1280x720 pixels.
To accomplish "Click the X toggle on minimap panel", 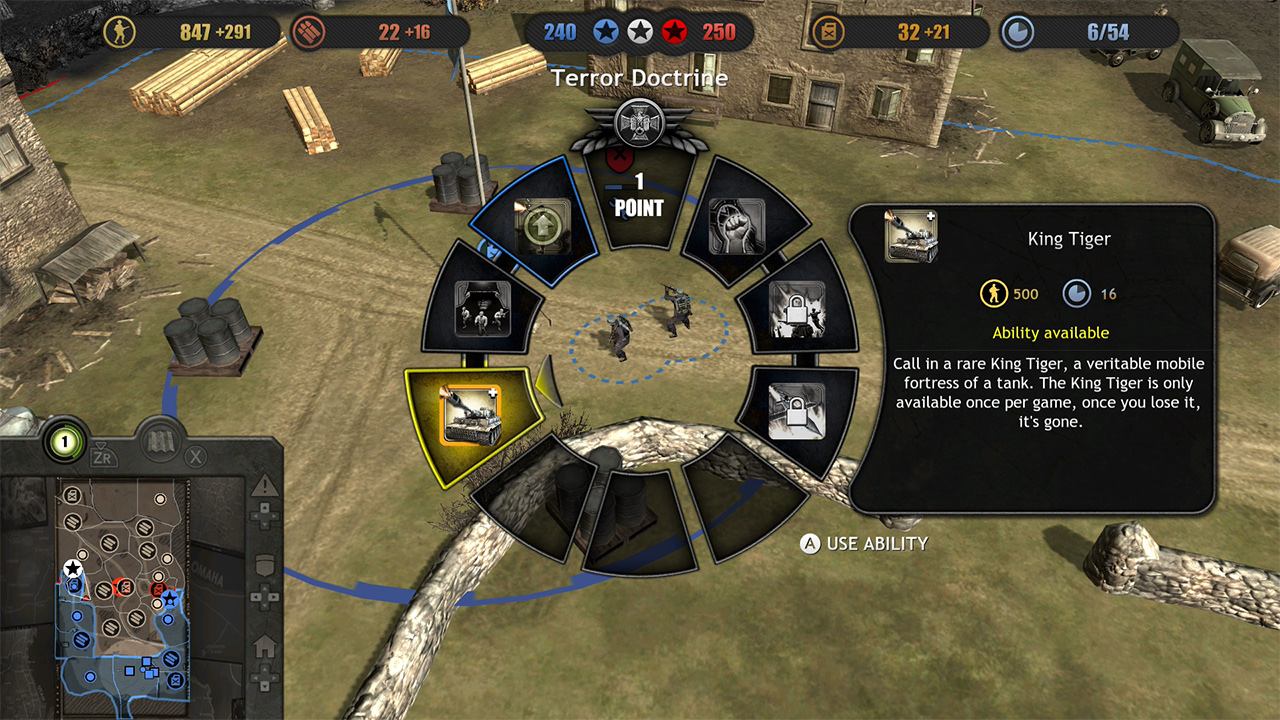I will 195,457.
